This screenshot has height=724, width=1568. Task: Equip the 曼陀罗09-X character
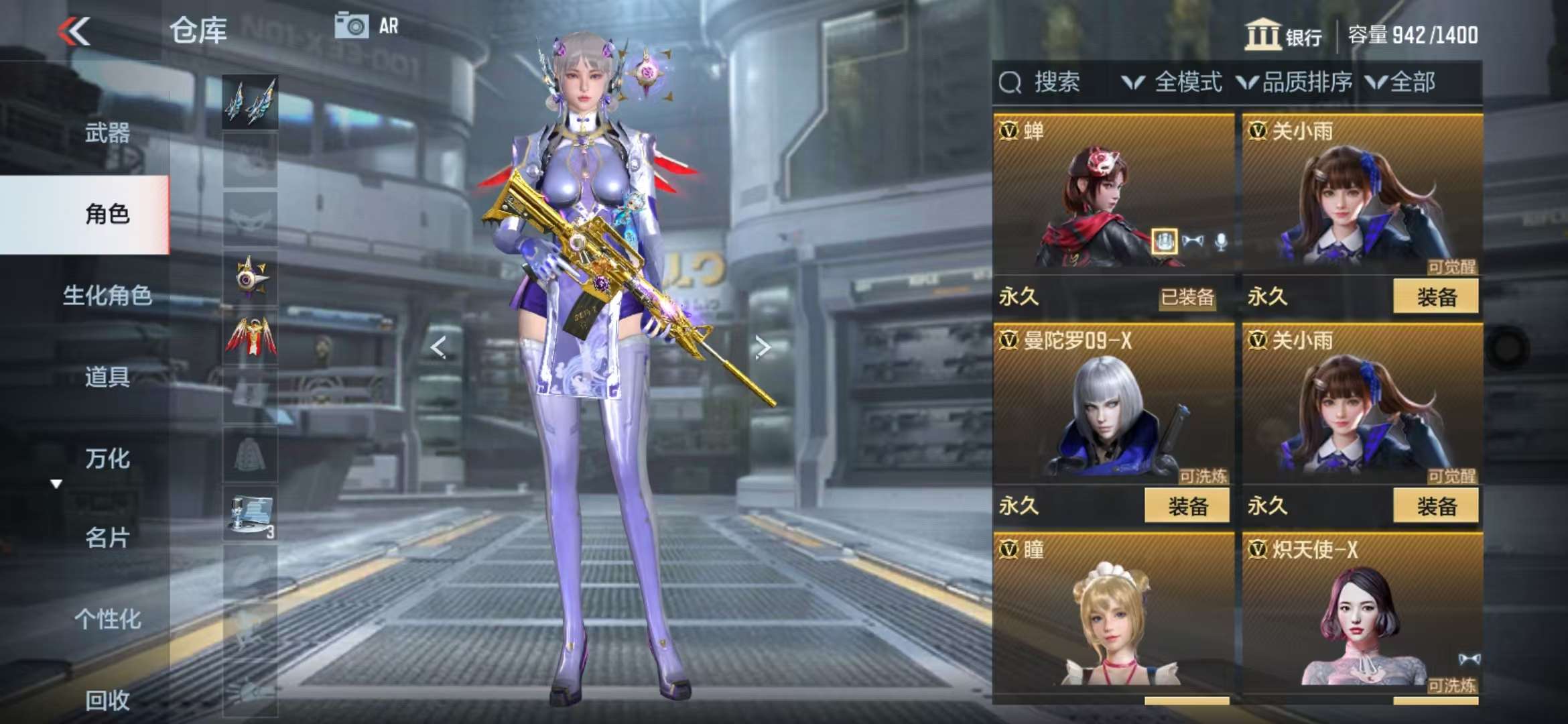1187,506
